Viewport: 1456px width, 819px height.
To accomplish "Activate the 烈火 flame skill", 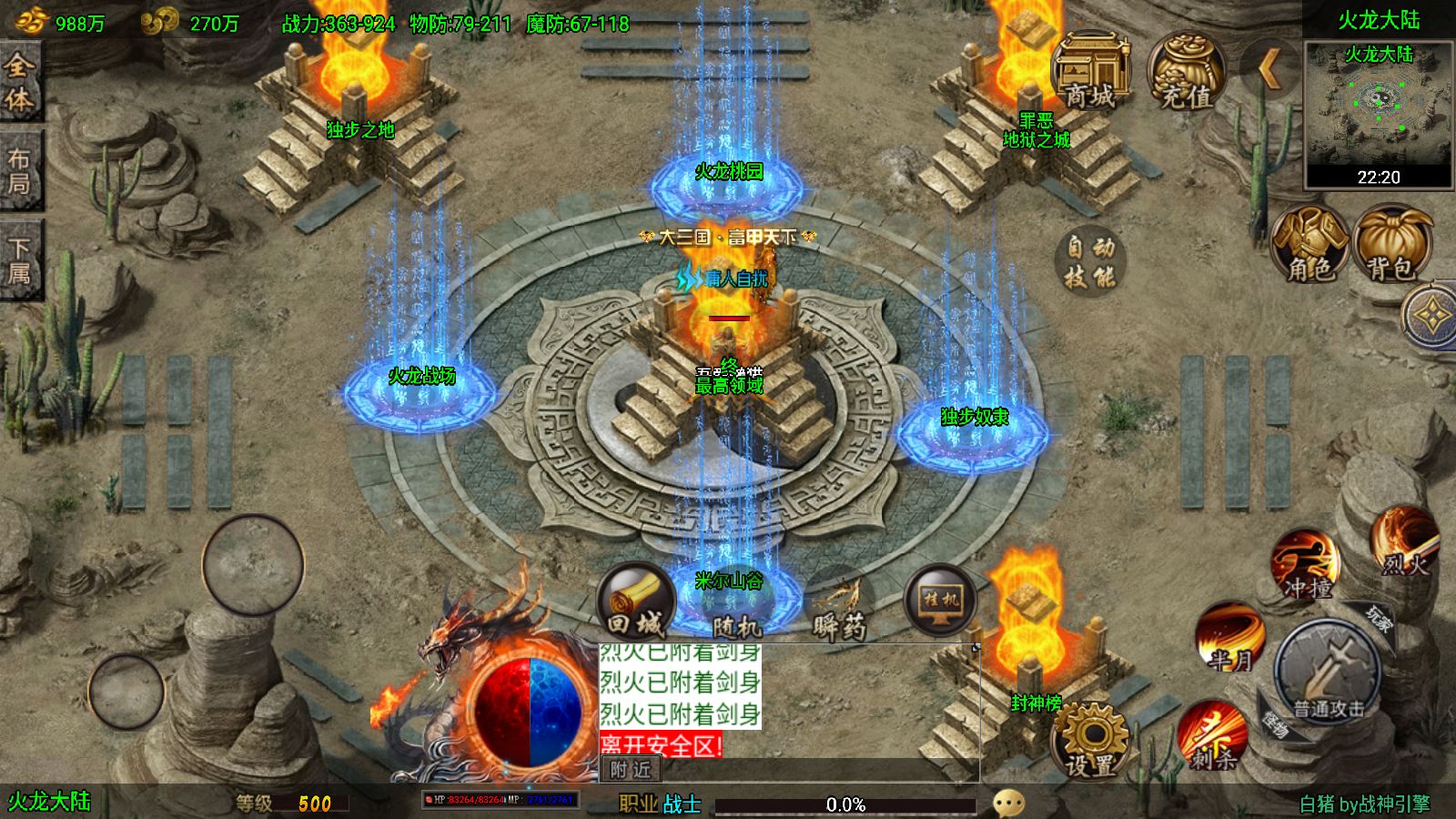I will tap(1404, 543).
